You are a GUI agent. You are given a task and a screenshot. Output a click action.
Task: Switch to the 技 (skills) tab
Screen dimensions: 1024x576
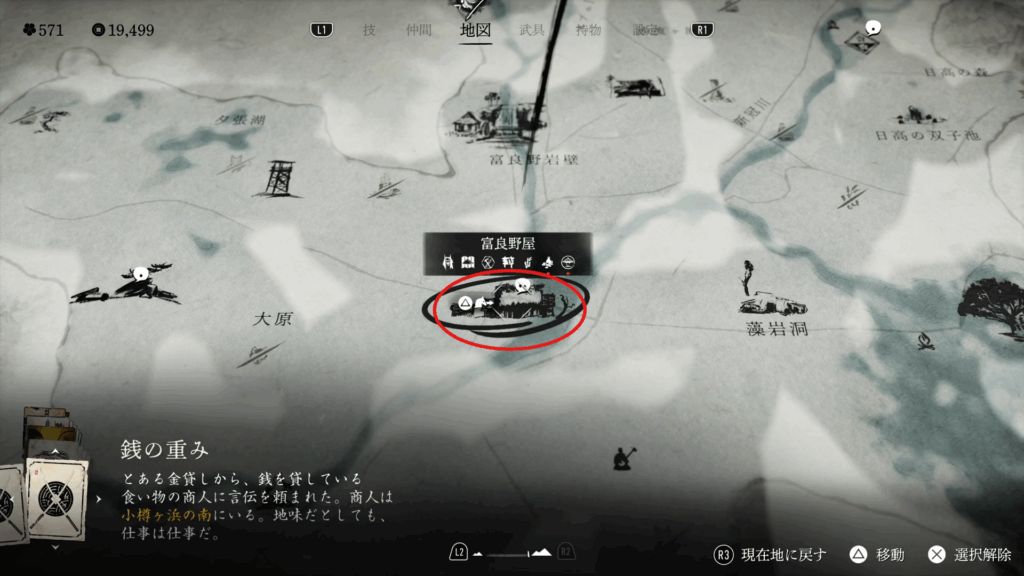click(369, 30)
